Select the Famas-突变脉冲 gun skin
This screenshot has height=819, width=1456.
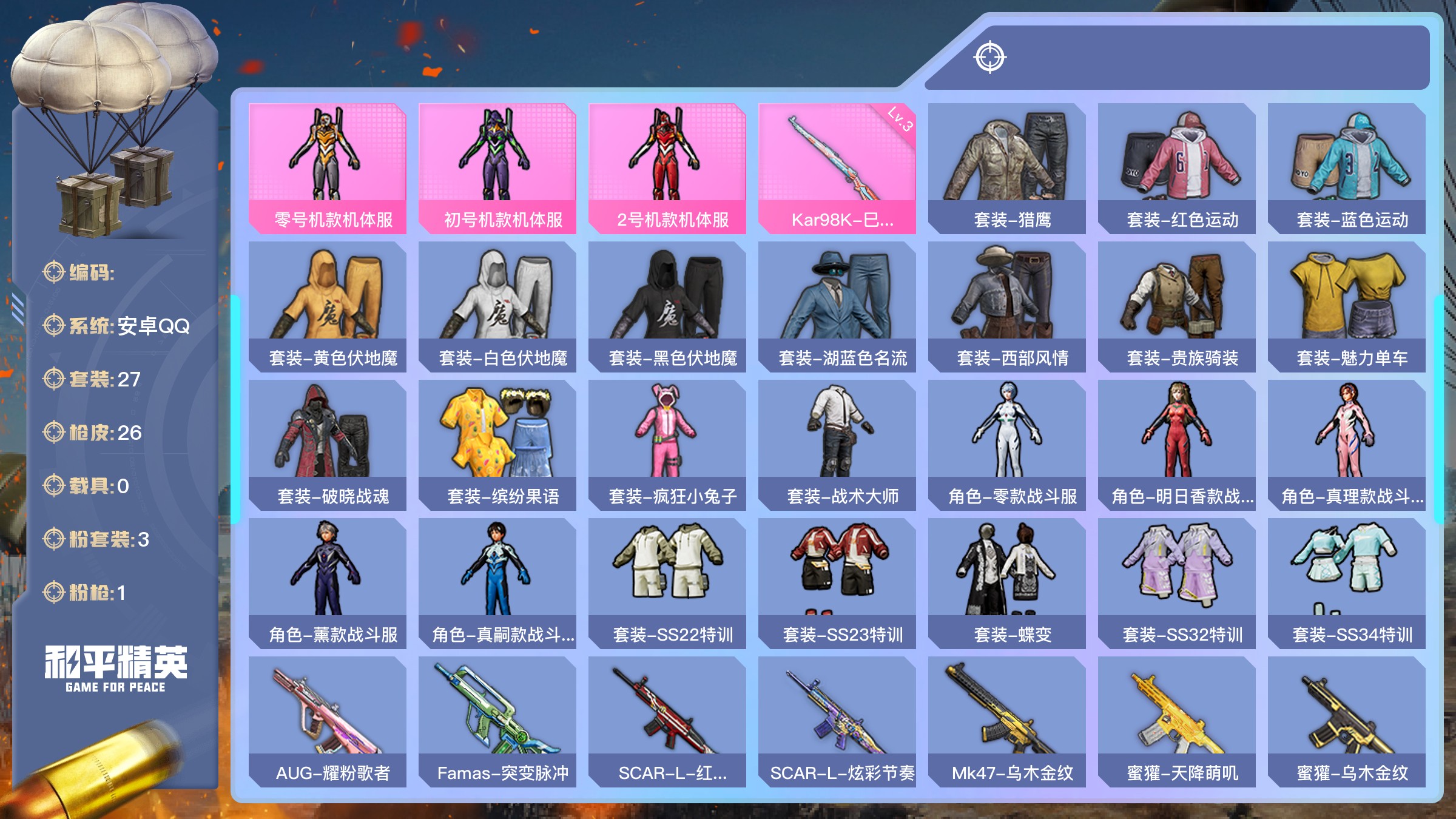(x=497, y=721)
